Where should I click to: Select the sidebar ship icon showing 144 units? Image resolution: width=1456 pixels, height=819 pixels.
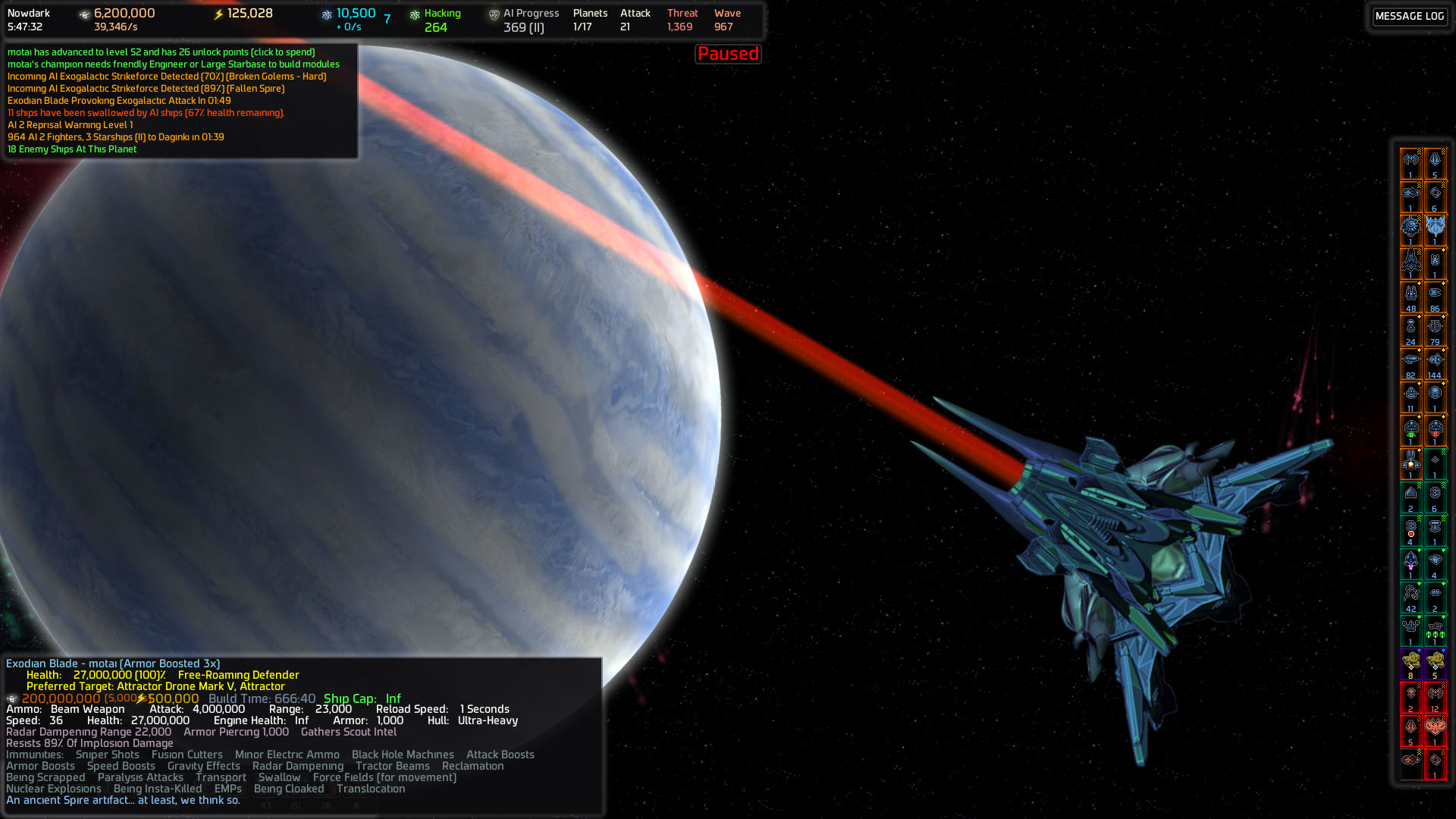1436,358
